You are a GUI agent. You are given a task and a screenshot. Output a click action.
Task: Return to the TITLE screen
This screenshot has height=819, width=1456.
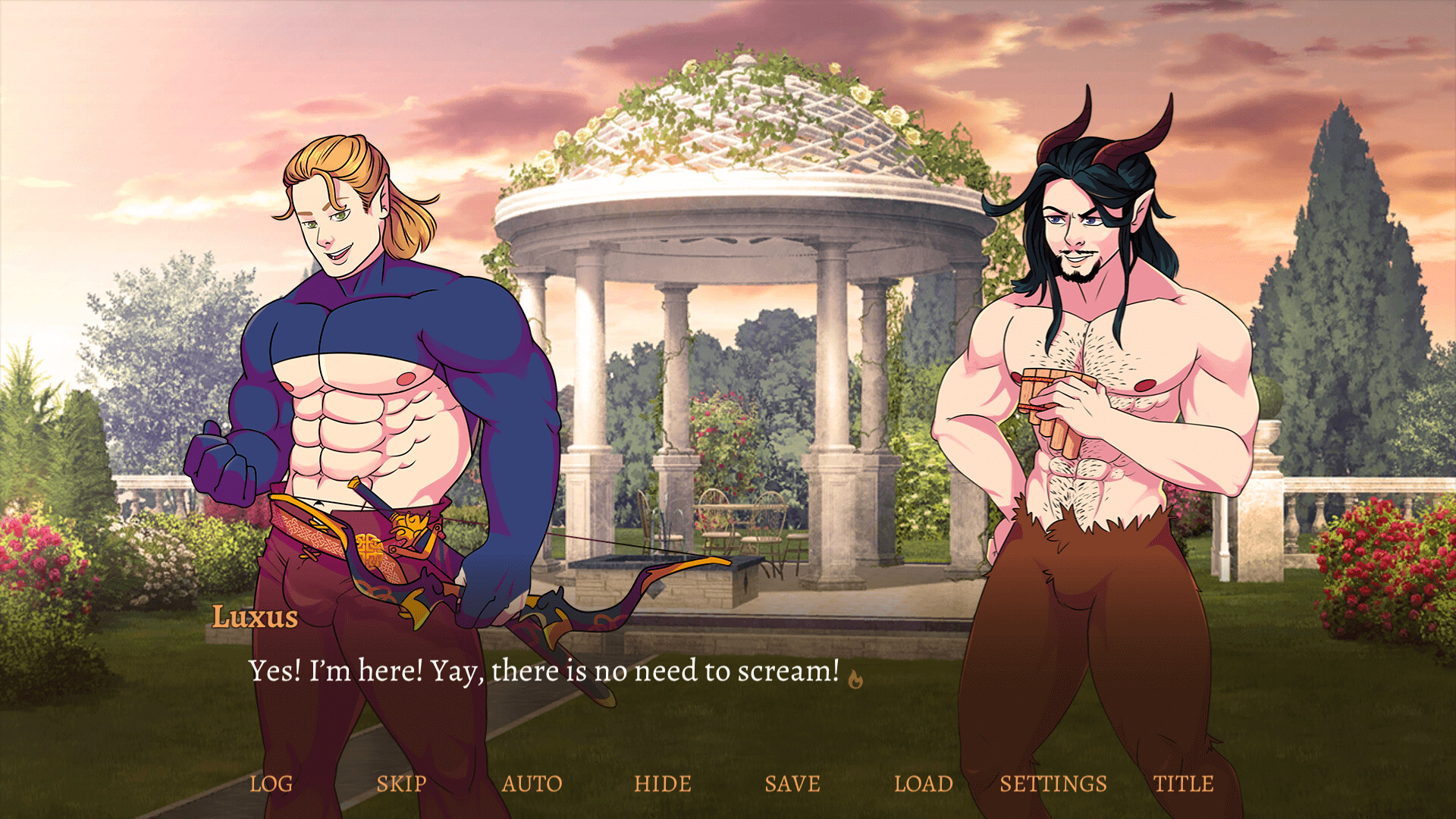point(1183,783)
